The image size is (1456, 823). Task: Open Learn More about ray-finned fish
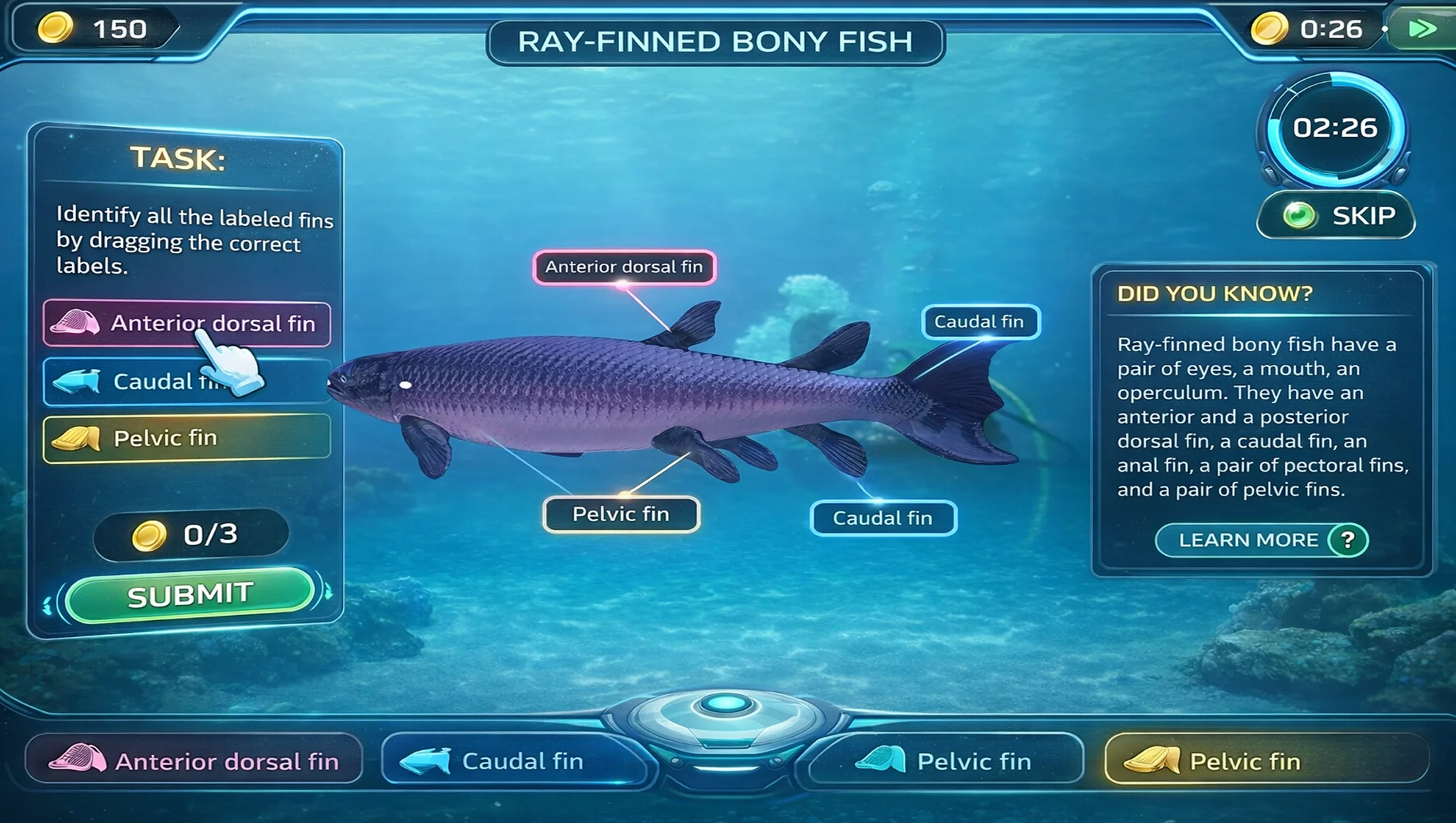click(1262, 540)
